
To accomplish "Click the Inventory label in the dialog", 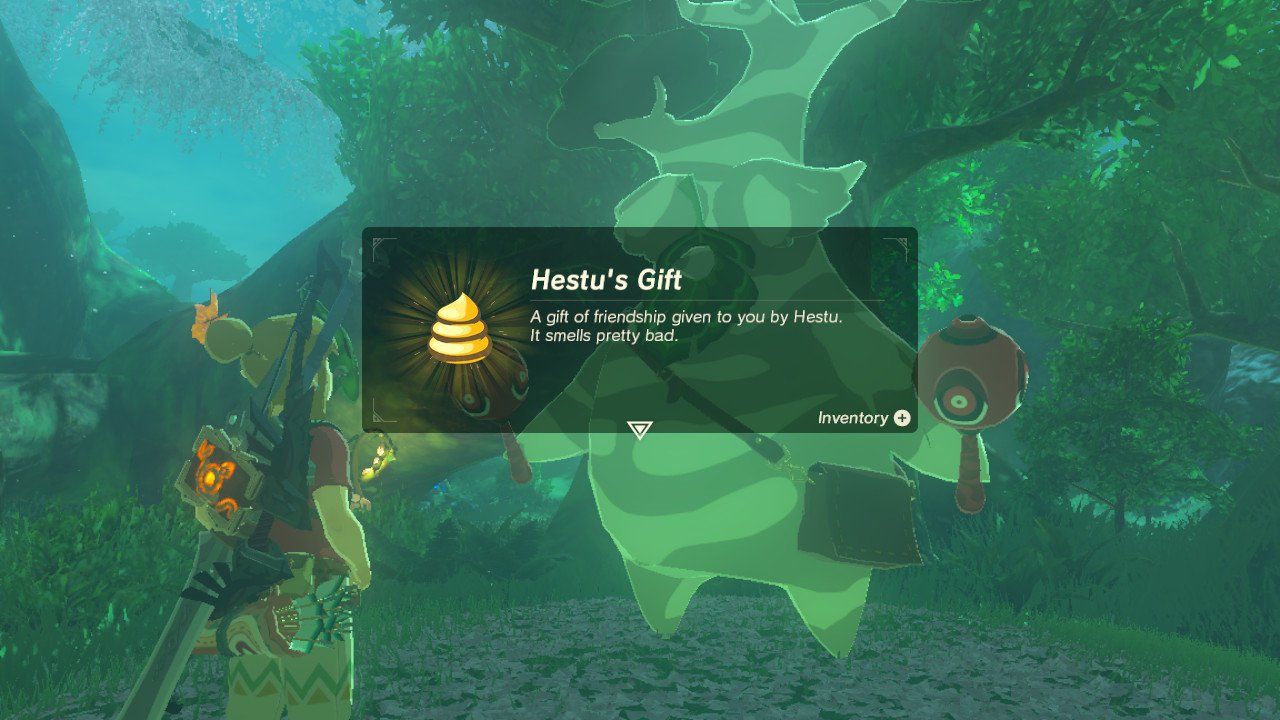I will (x=852, y=419).
